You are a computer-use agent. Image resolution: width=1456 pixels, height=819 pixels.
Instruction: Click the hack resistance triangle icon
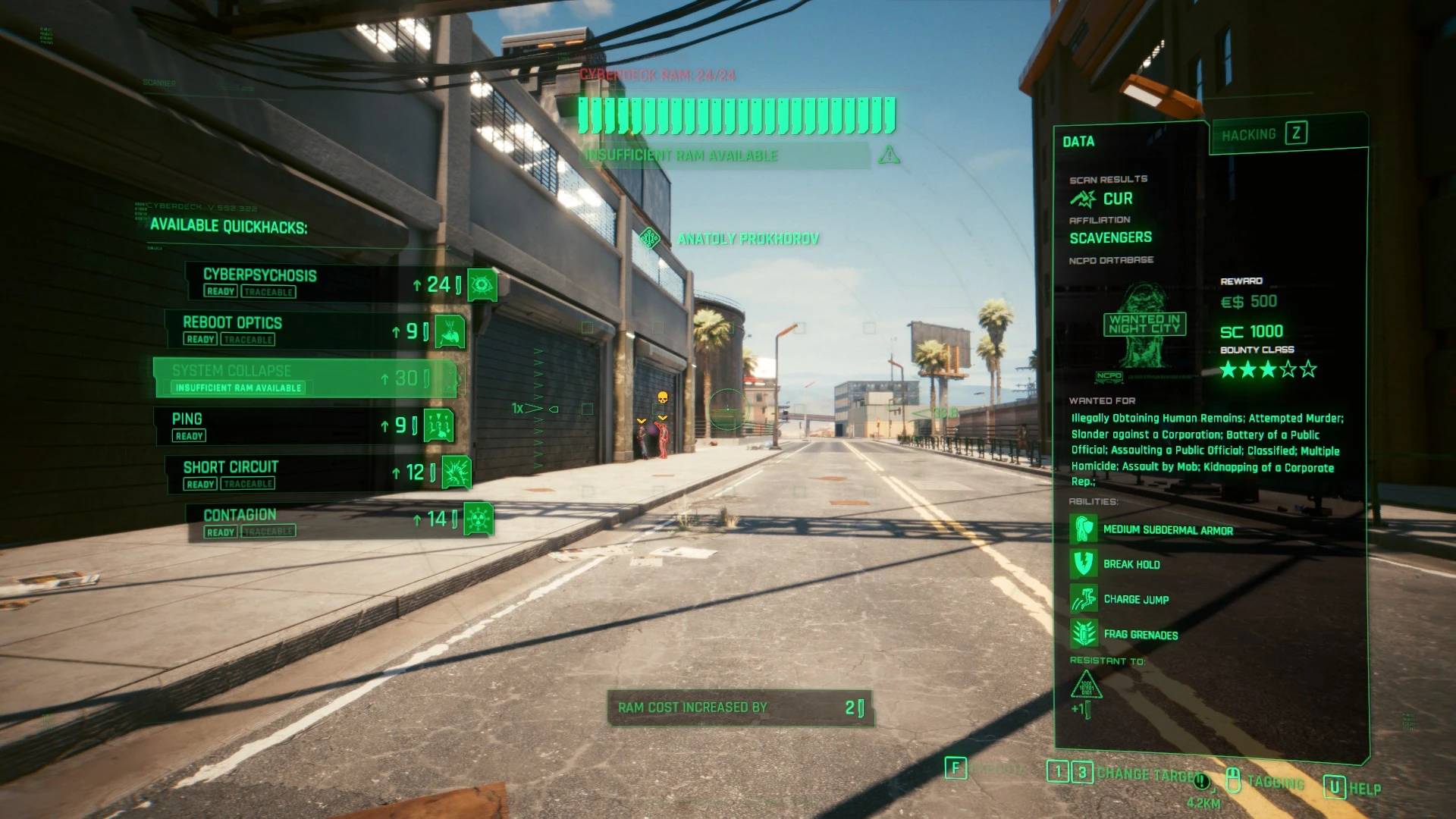pyautogui.click(x=1086, y=686)
